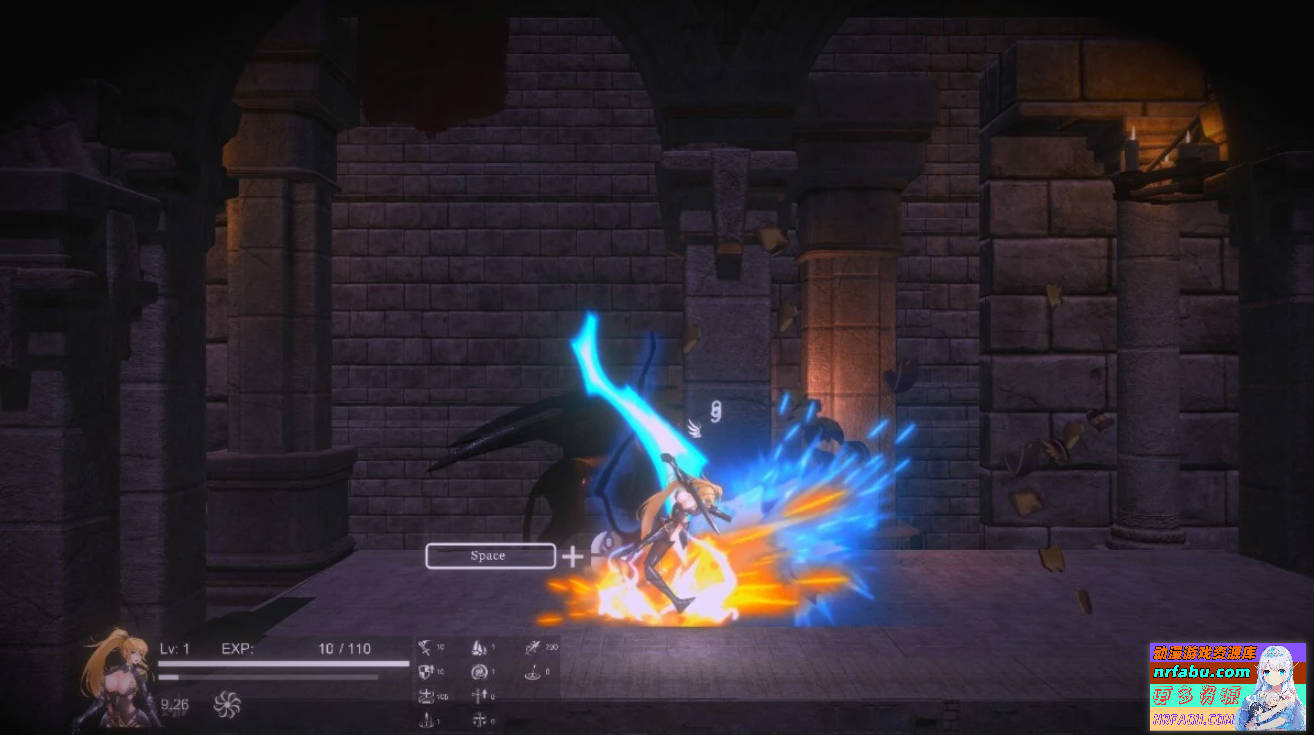The image size is (1314, 735).
Task: Select the small cross stat icon showing zero
Action: click(x=480, y=718)
